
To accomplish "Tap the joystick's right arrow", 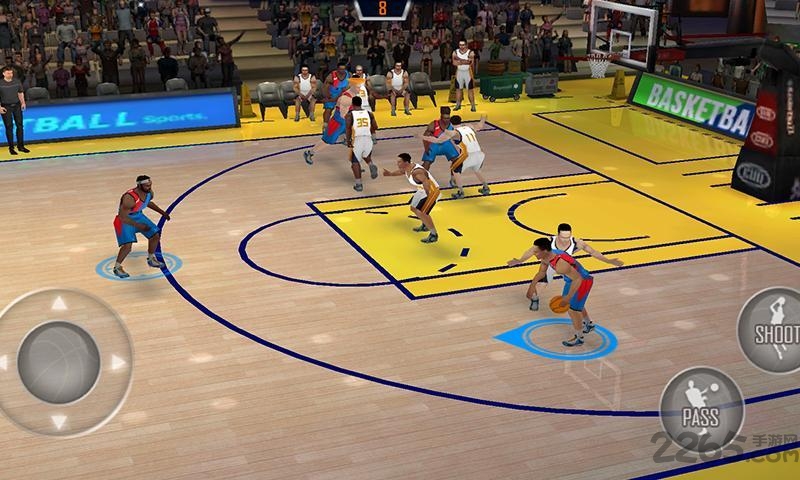I will 117,362.
